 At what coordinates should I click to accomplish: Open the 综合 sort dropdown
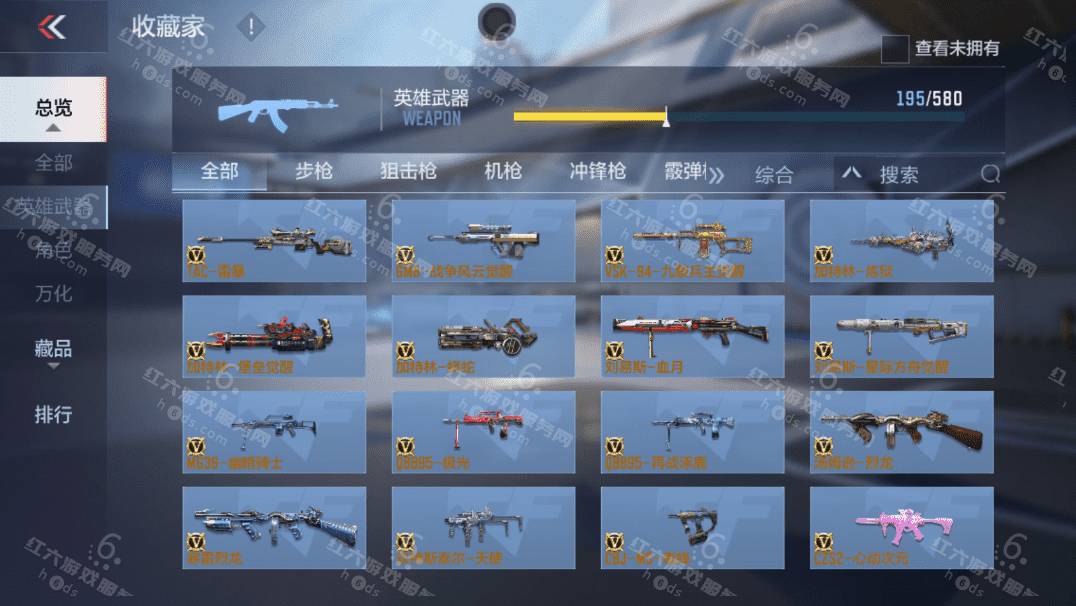click(x=773, y=175)
